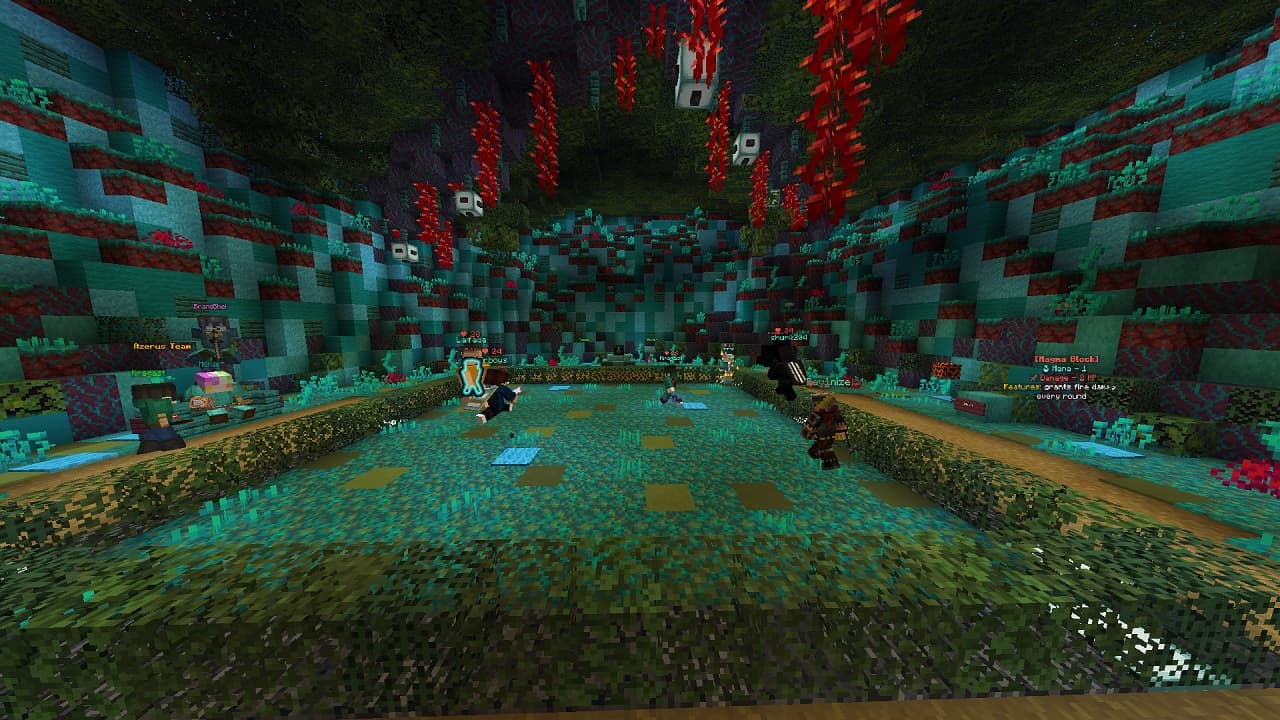Click the heart icon beside shunk2od's health
This screenshot has height=720, width=1280.
(x=777, y=329)
